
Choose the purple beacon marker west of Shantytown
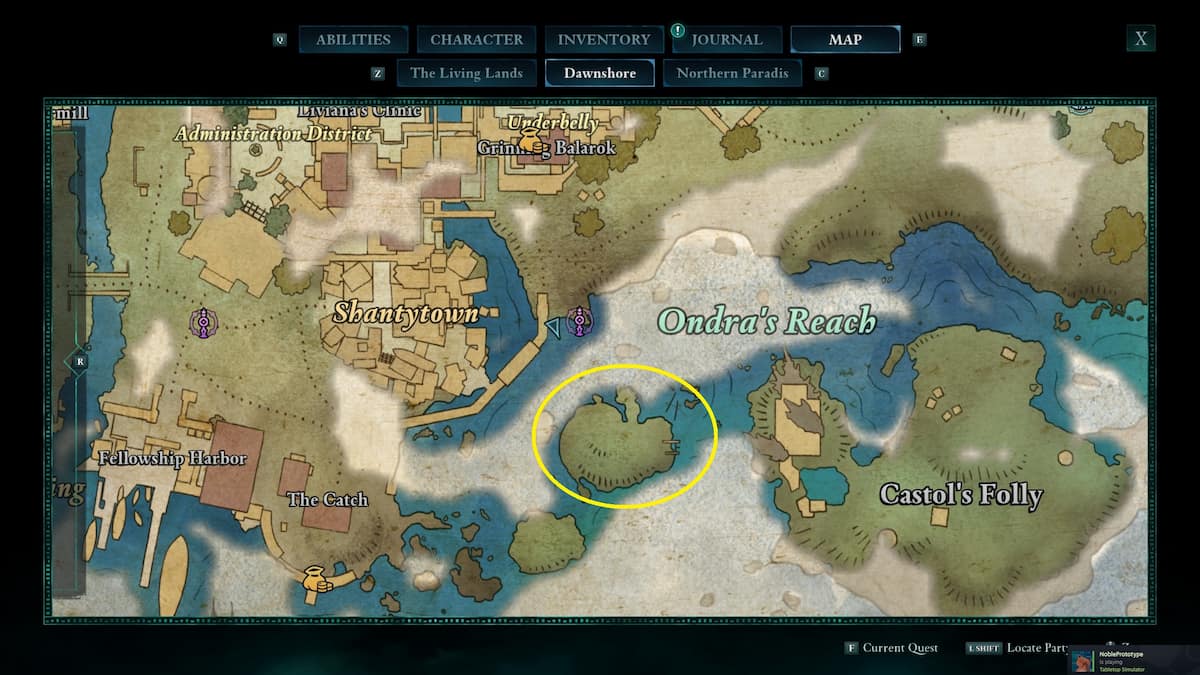tap(203, 323)
